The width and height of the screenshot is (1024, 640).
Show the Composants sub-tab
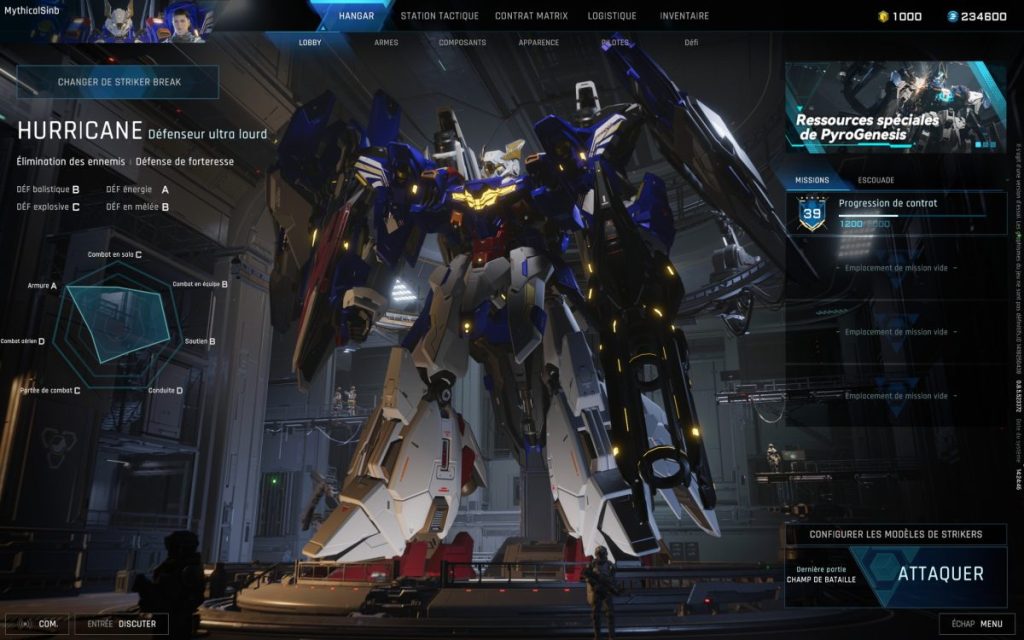(462, 43)
